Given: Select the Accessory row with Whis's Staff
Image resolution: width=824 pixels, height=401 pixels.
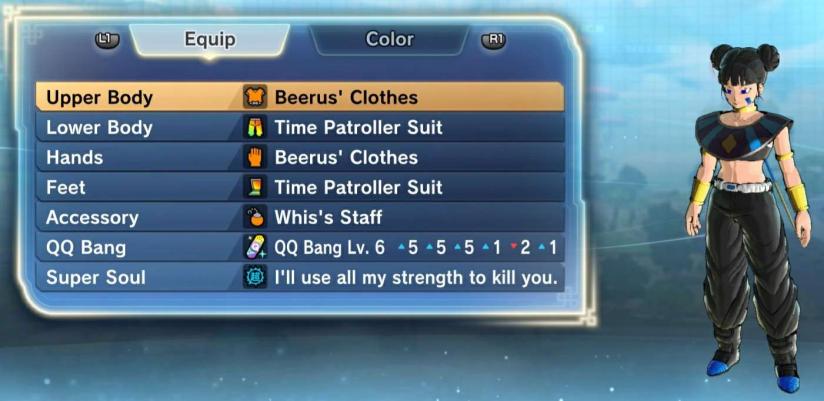Looking at the screenshot, I should [300, 218].
